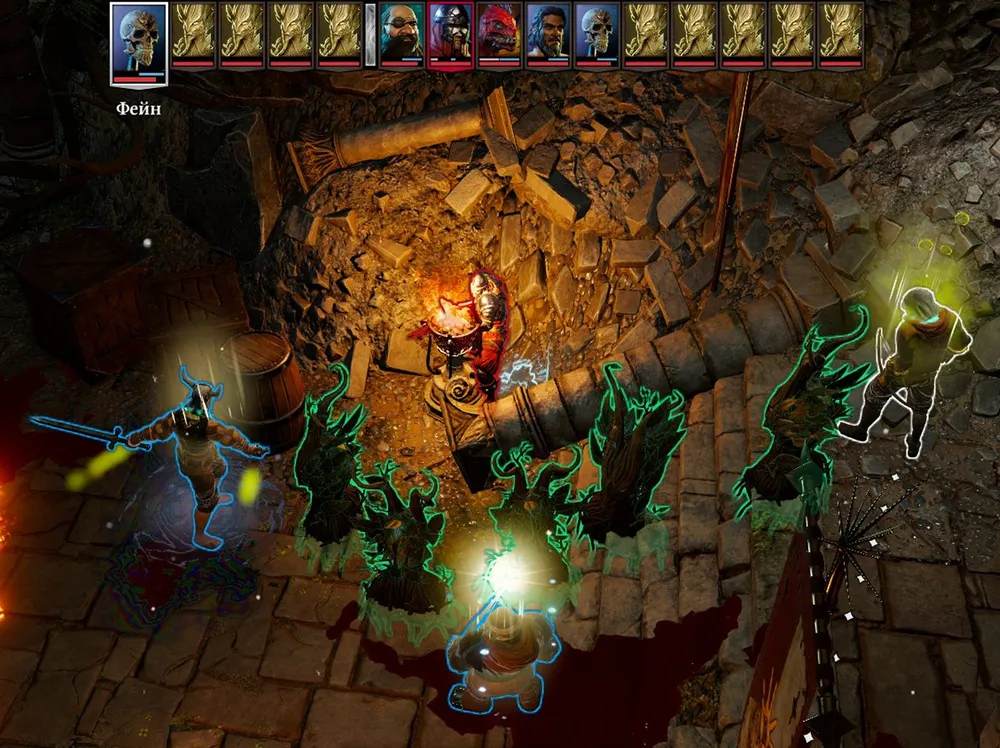The width and height of the screenshot is (1000, 748).
Task: Choose the red lizard portrait in turn order
Action: point(499,33)
